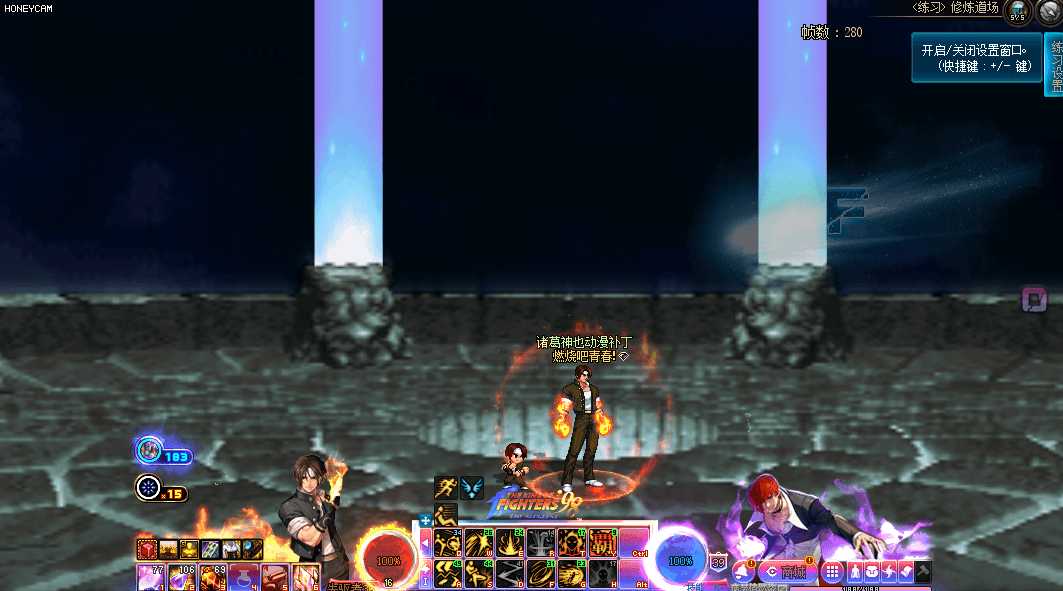Click the pink chat icon on right edge
The width and height of the screenshot is (1063, 591).
click(x=1033, y=298)
